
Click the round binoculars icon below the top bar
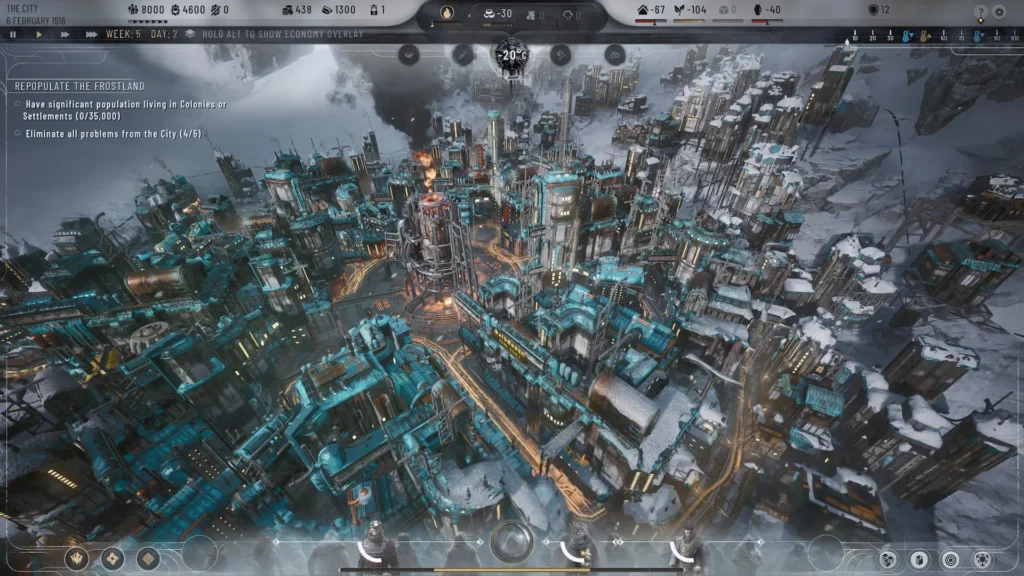(x=615, y=55)
